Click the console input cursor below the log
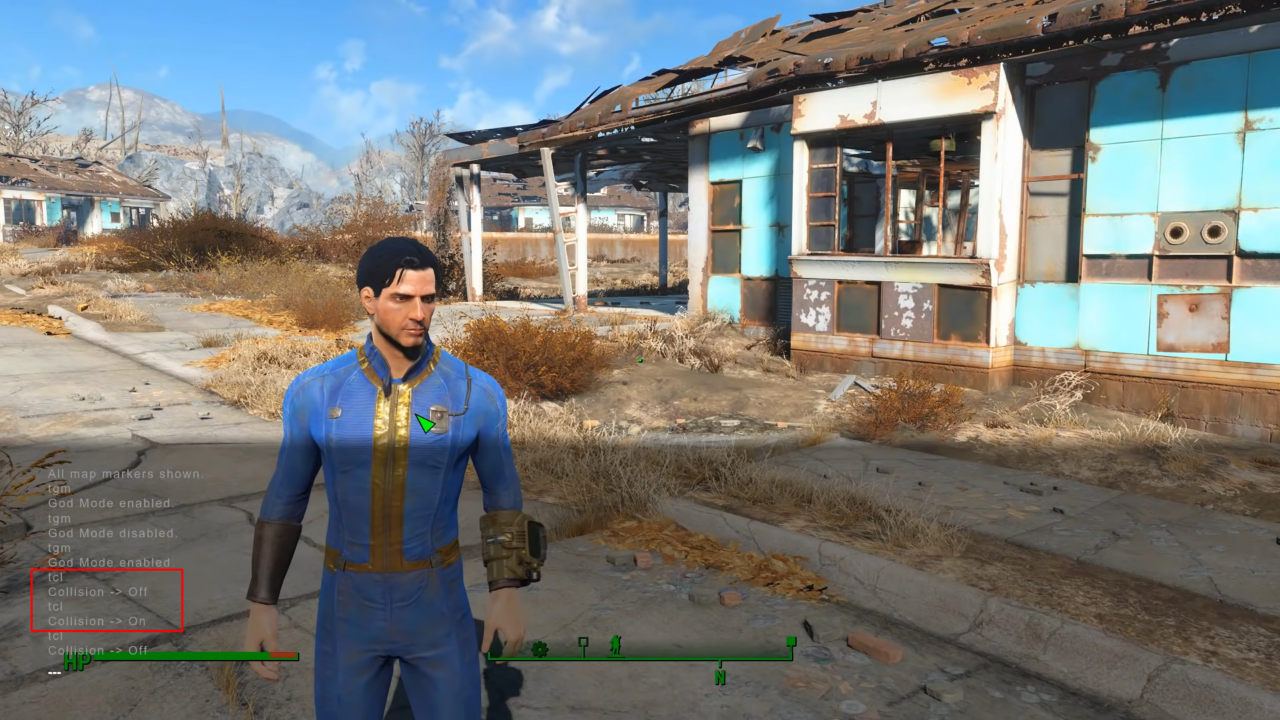 coord(55,672)
